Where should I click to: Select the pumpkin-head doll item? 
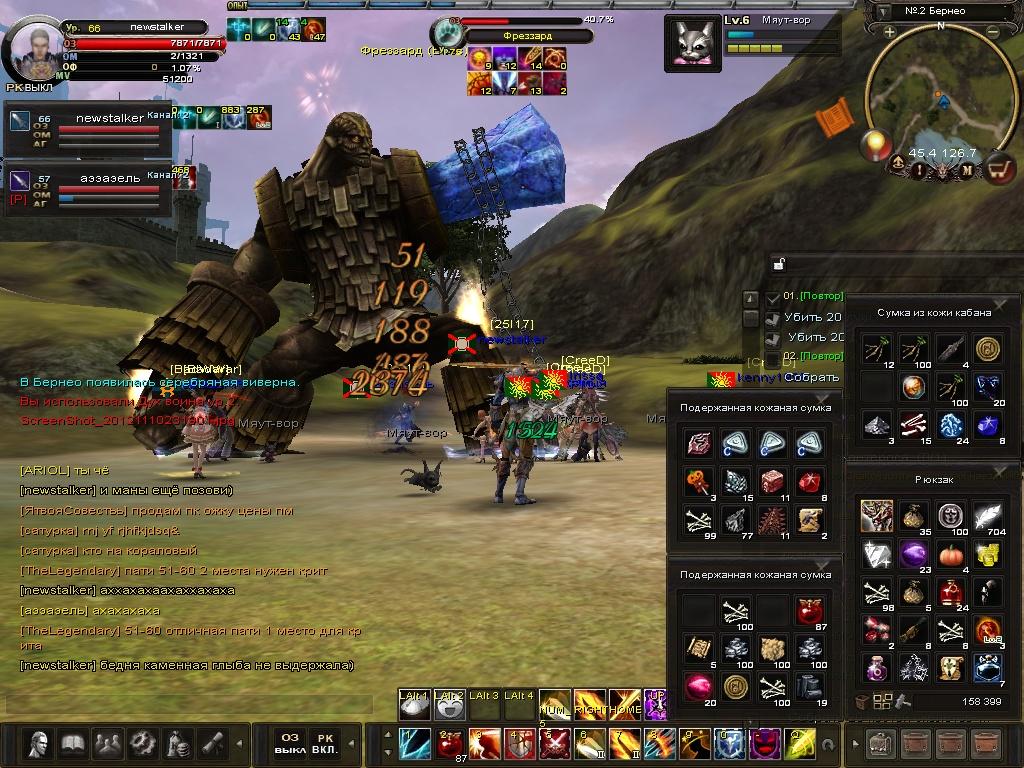(x=696, y=482)
